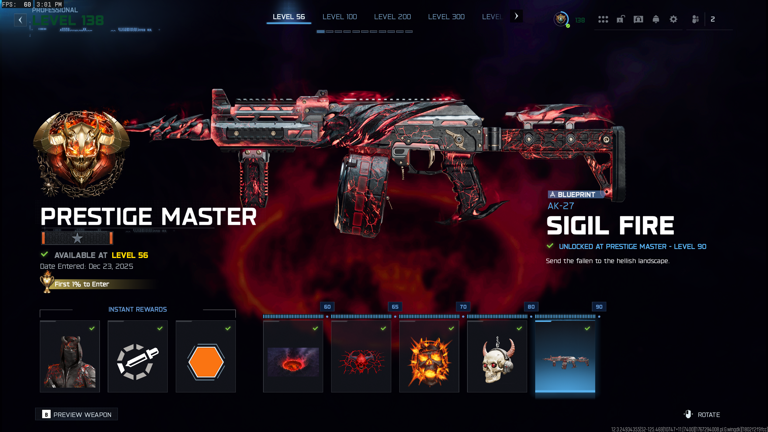Viewport: 768px width, 432px height.
Task: Preview the Sigil Fire weapon
Action: click(x=77, y=414)
